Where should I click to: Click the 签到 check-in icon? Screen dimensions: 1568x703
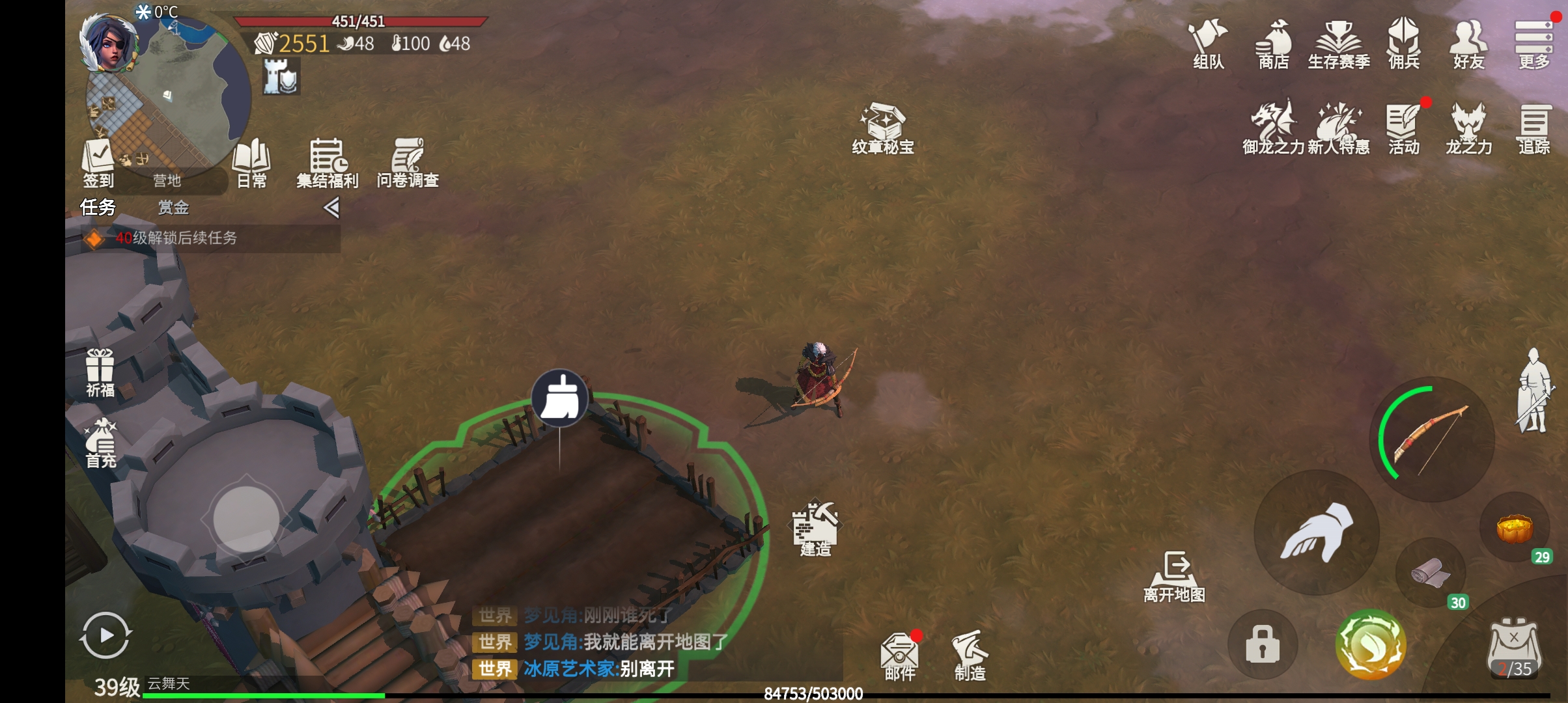[98, 163]
